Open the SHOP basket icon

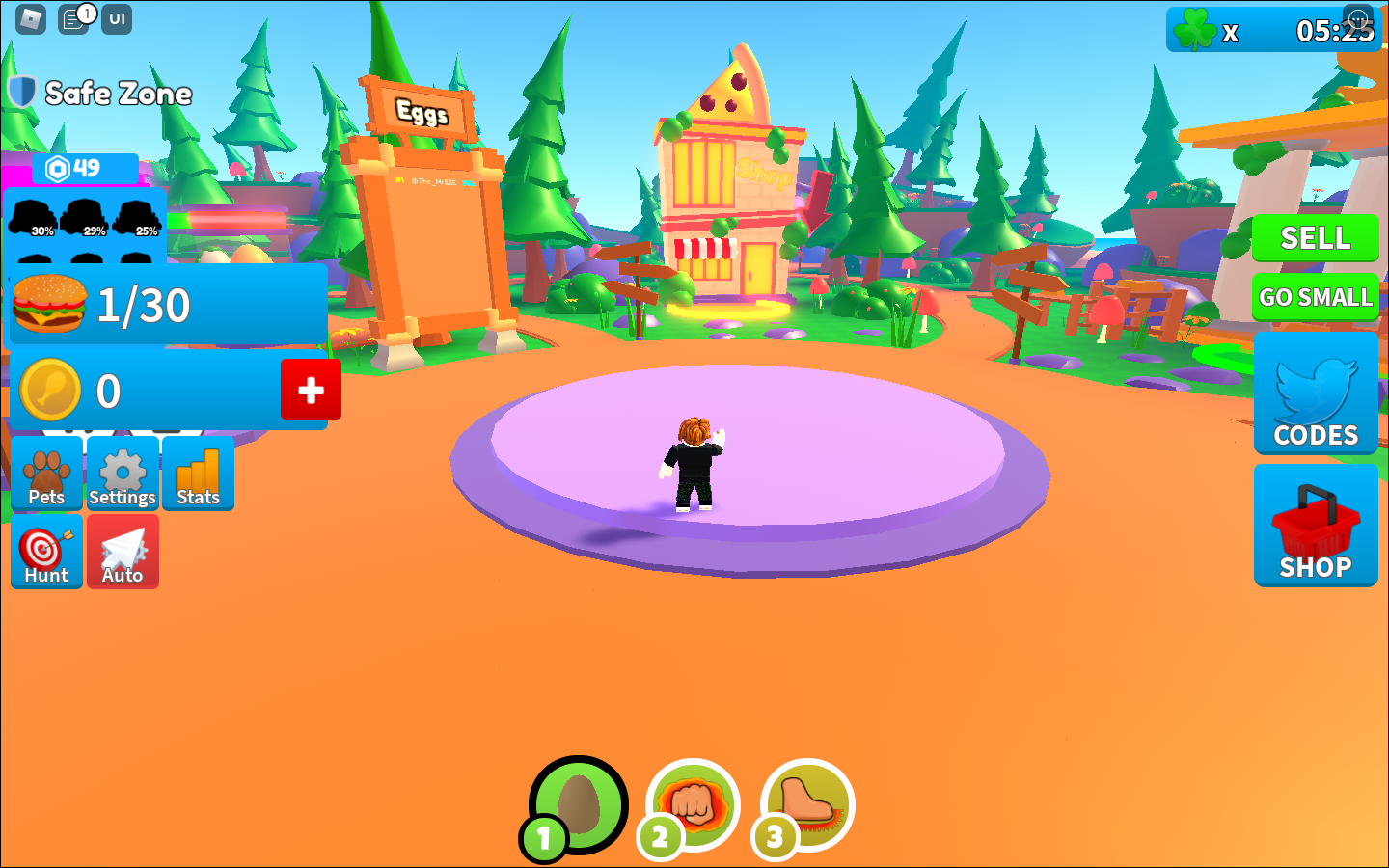point(1315,526)
